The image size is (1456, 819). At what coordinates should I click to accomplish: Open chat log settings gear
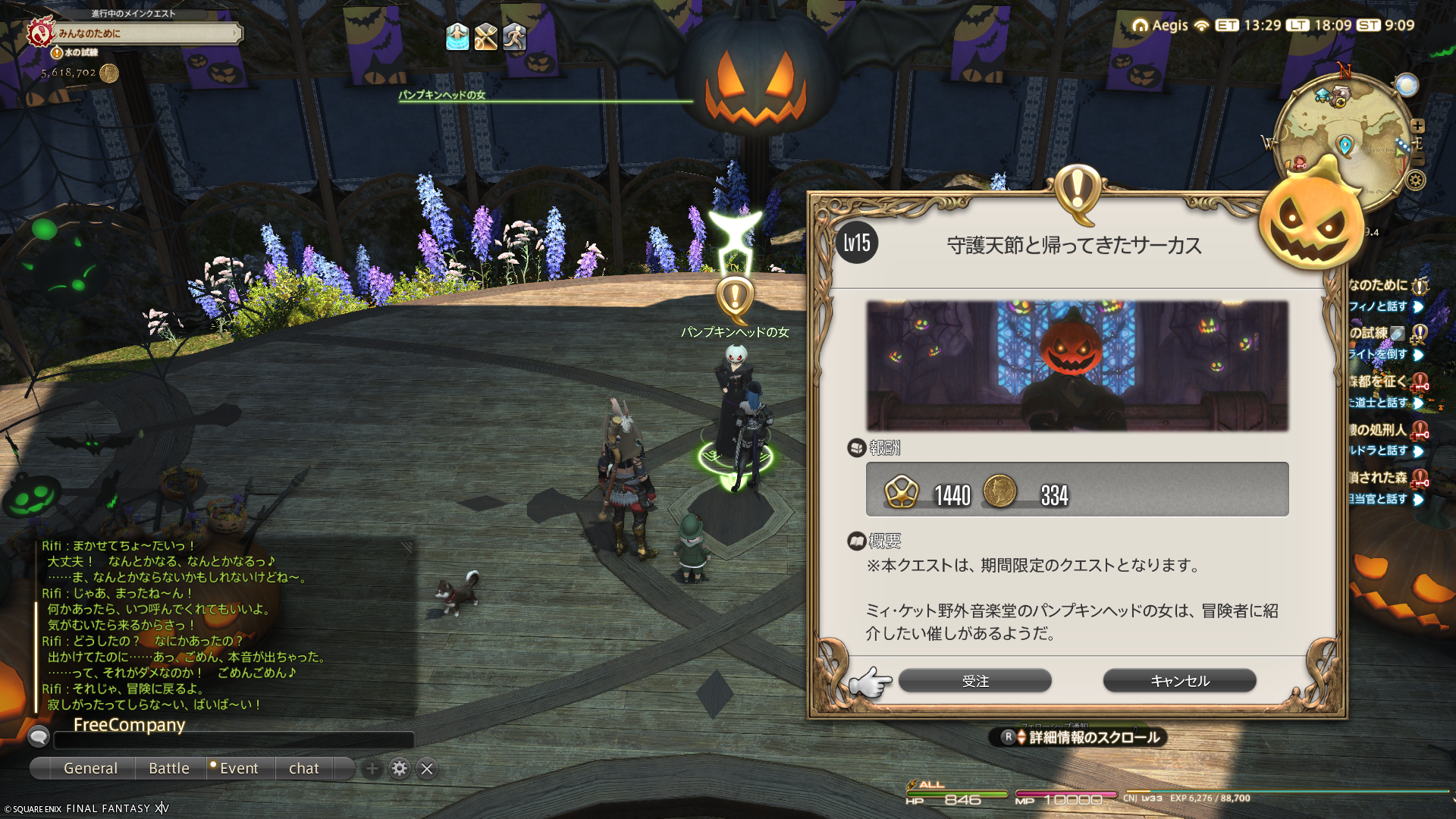click(x=399, y=768)
